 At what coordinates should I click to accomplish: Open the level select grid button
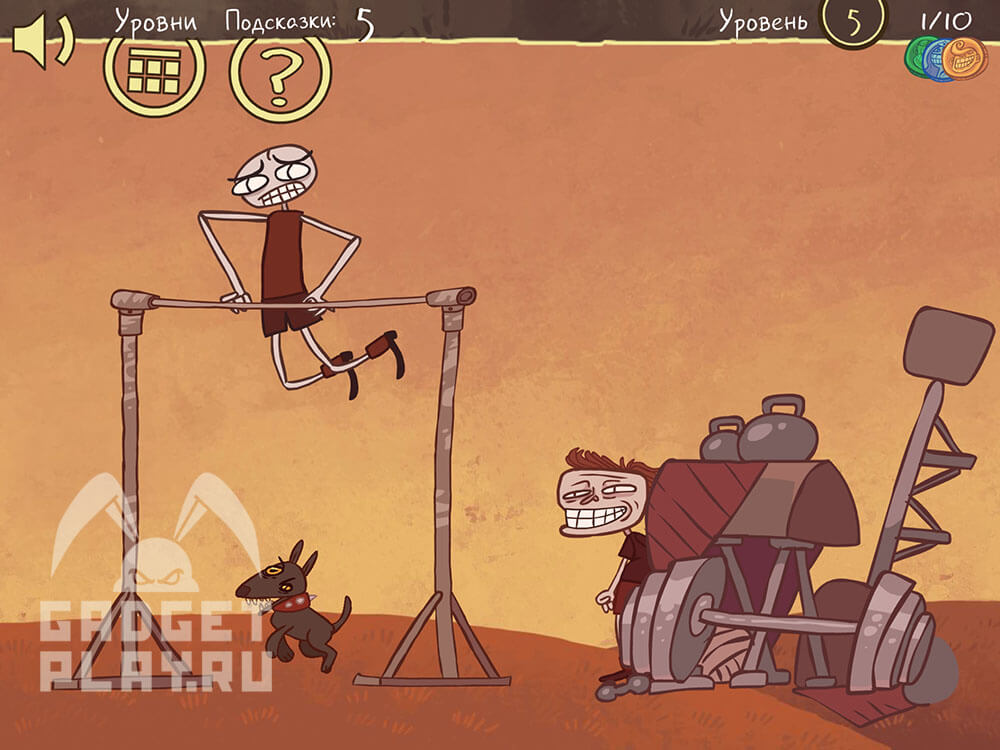coord(154,69)
